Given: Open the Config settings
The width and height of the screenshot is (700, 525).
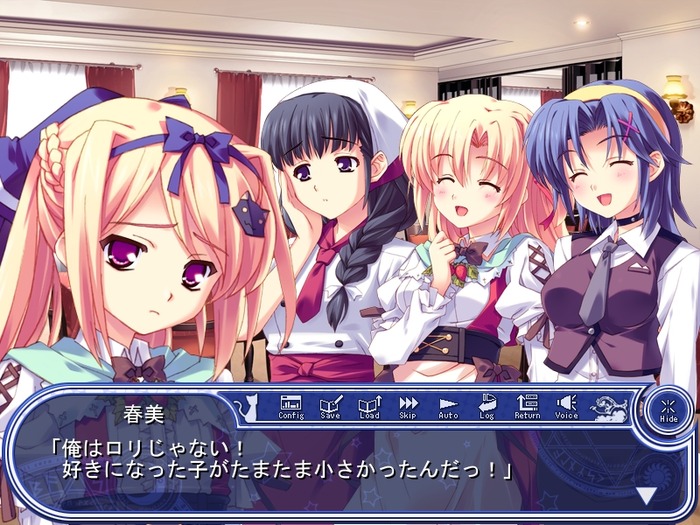Looking at the screenshot, I should (x=290, y=405).
